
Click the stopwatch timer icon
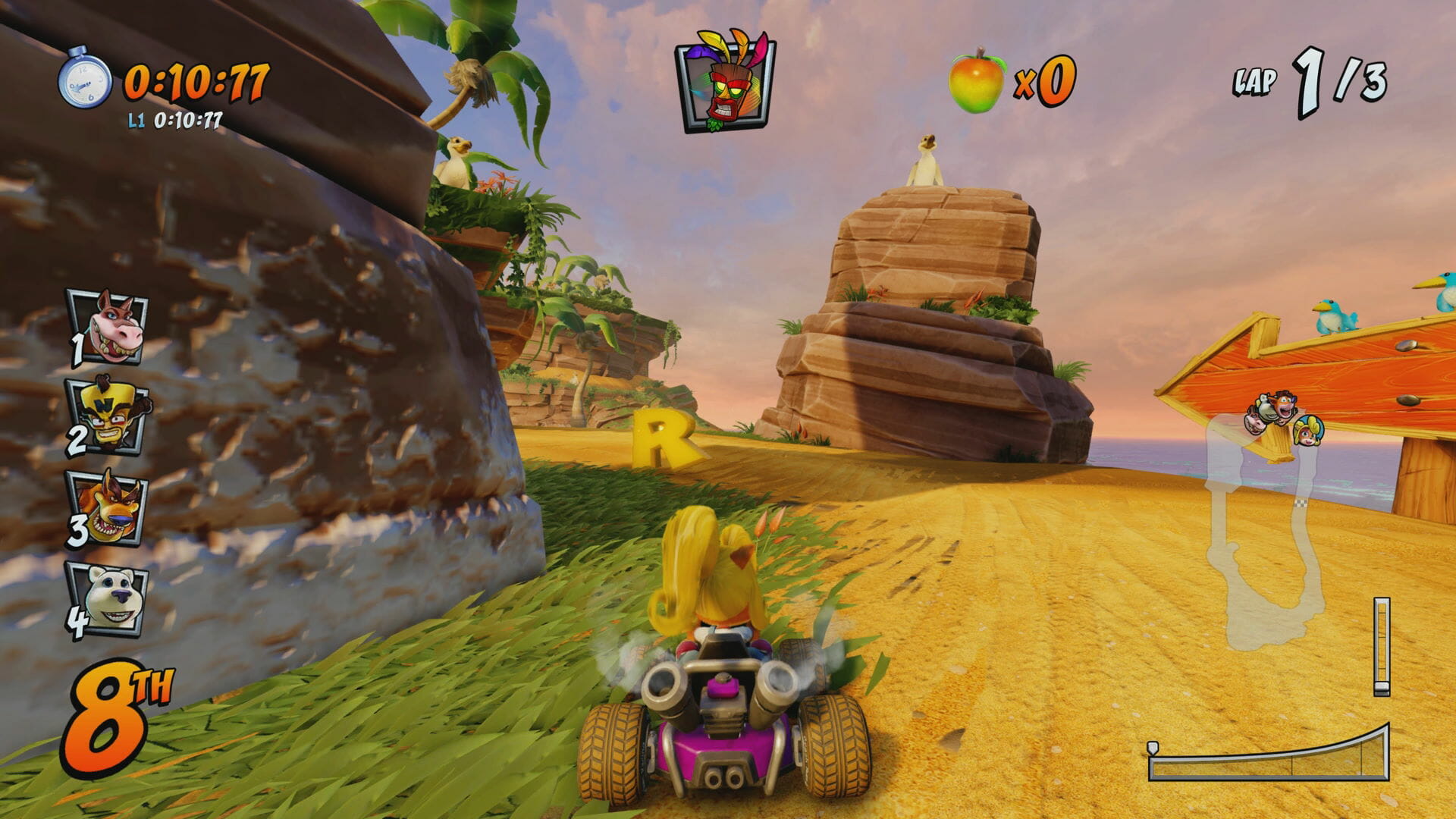pos(85,78)
